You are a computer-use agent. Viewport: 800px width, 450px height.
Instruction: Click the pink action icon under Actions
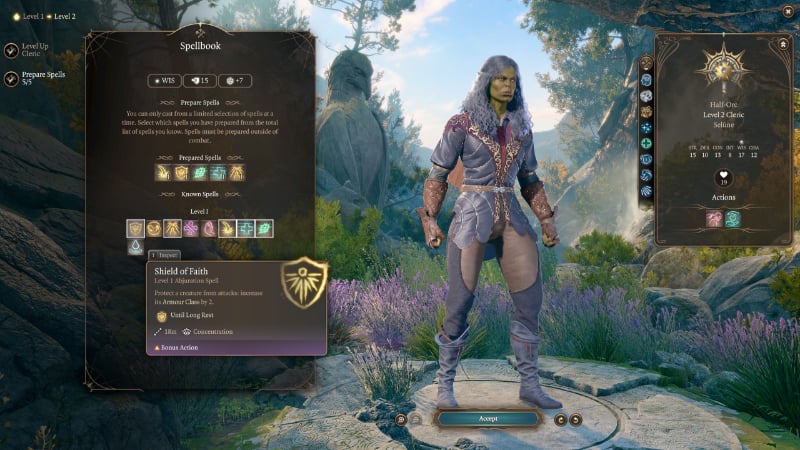pyautogui.click(x=712, y=218)
